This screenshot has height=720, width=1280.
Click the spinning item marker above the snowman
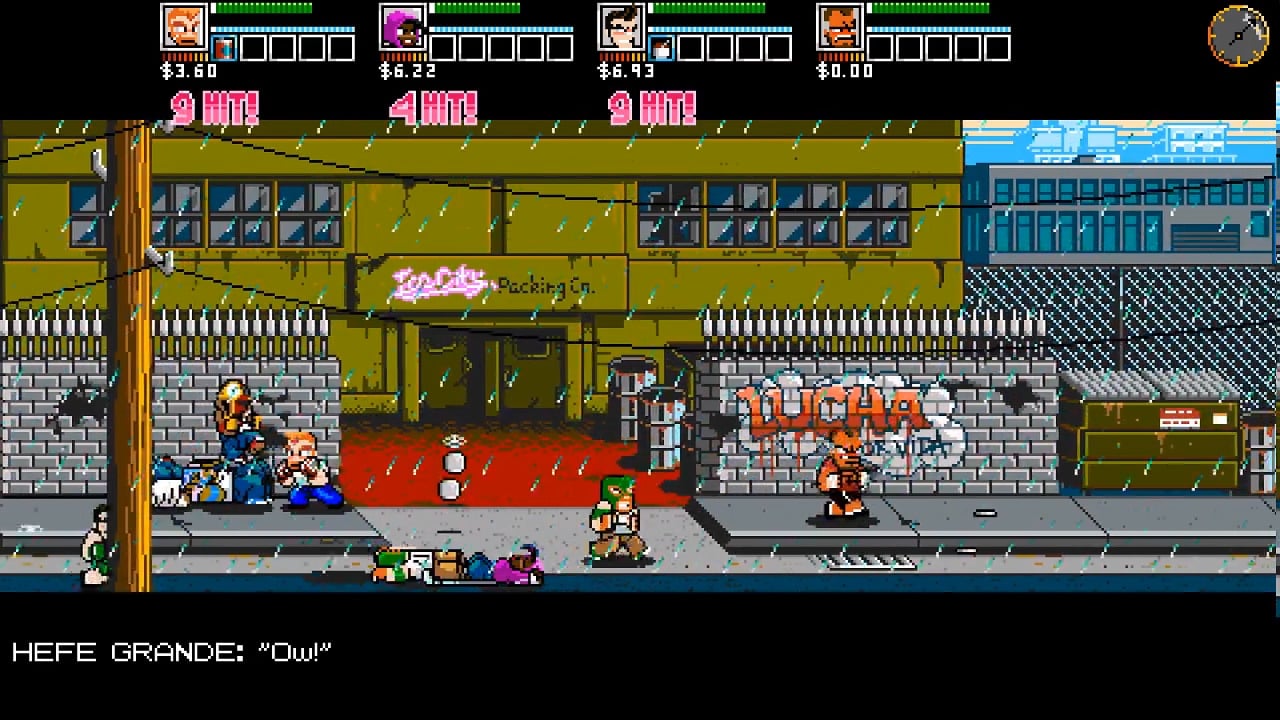(453, 440)
